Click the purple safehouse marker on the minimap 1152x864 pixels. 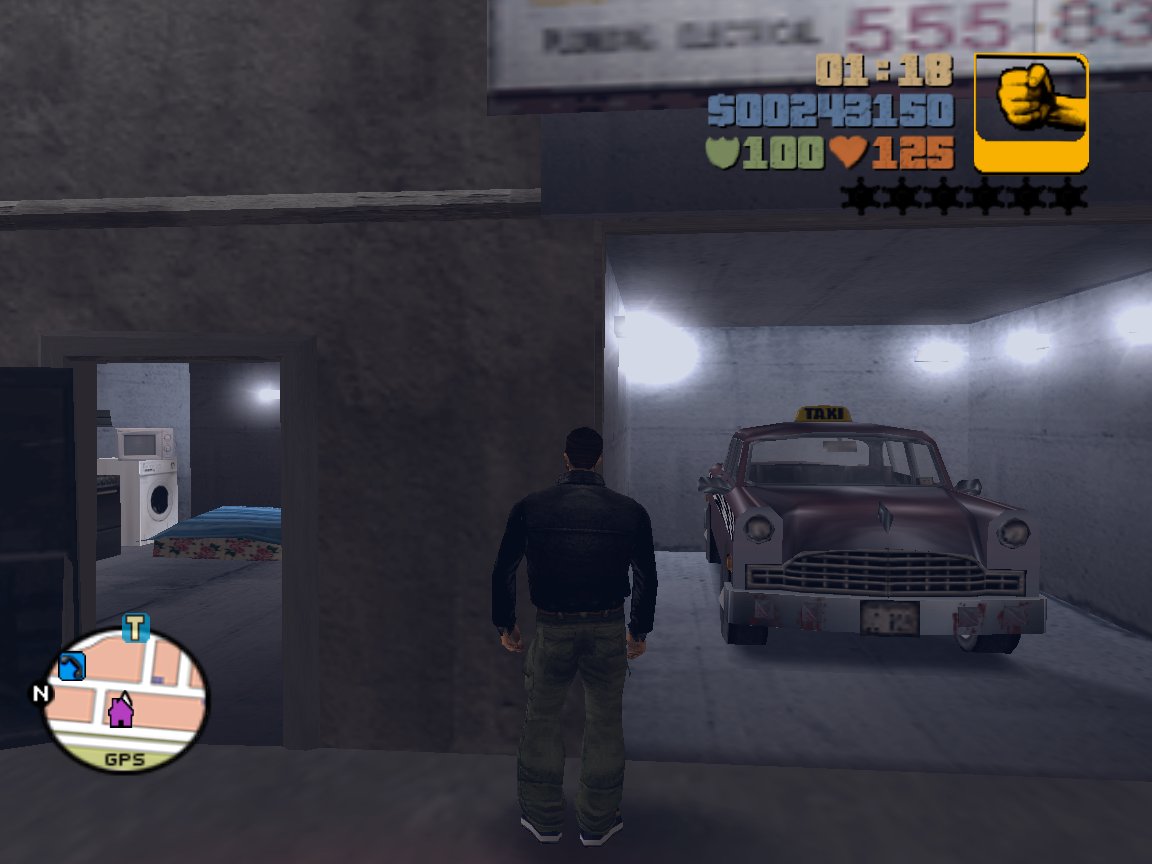tap(121, 709)
